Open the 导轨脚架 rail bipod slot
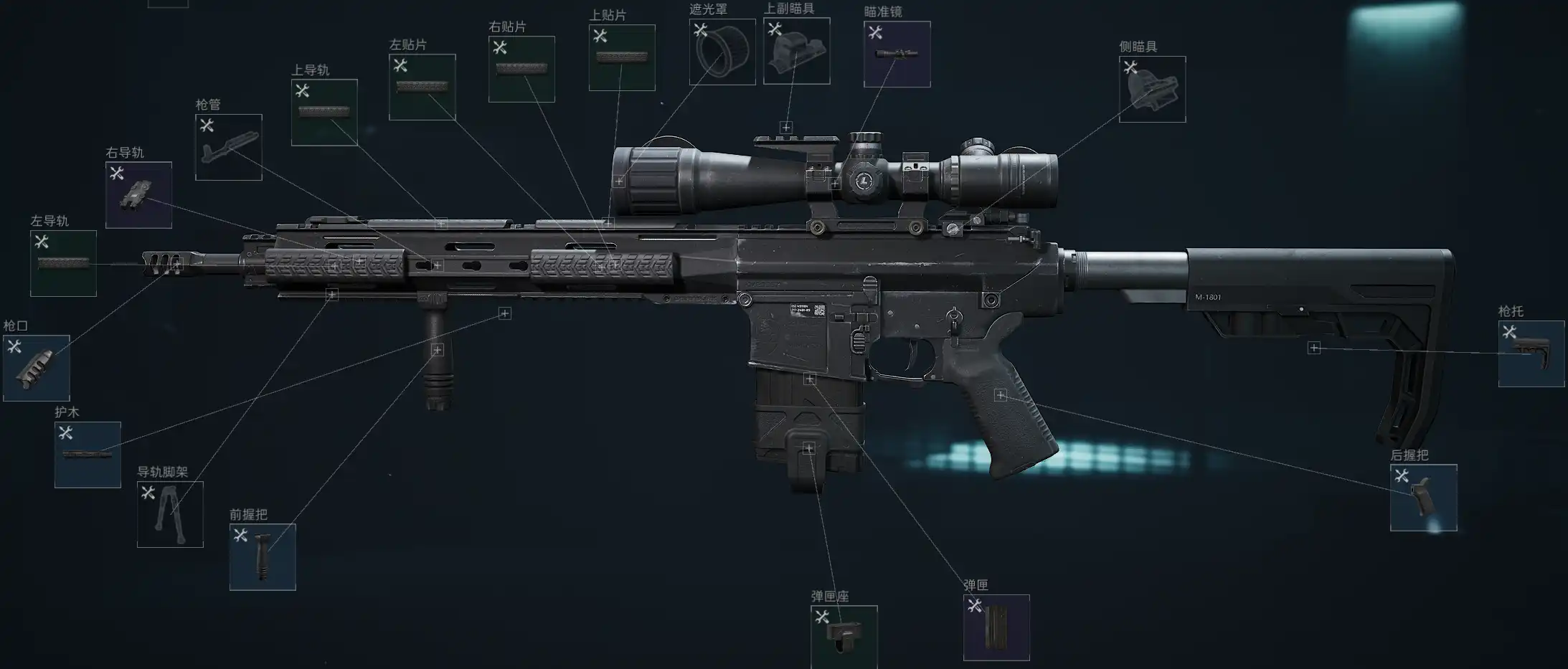This screenshot has width=1568, height=669. point(170,514)
